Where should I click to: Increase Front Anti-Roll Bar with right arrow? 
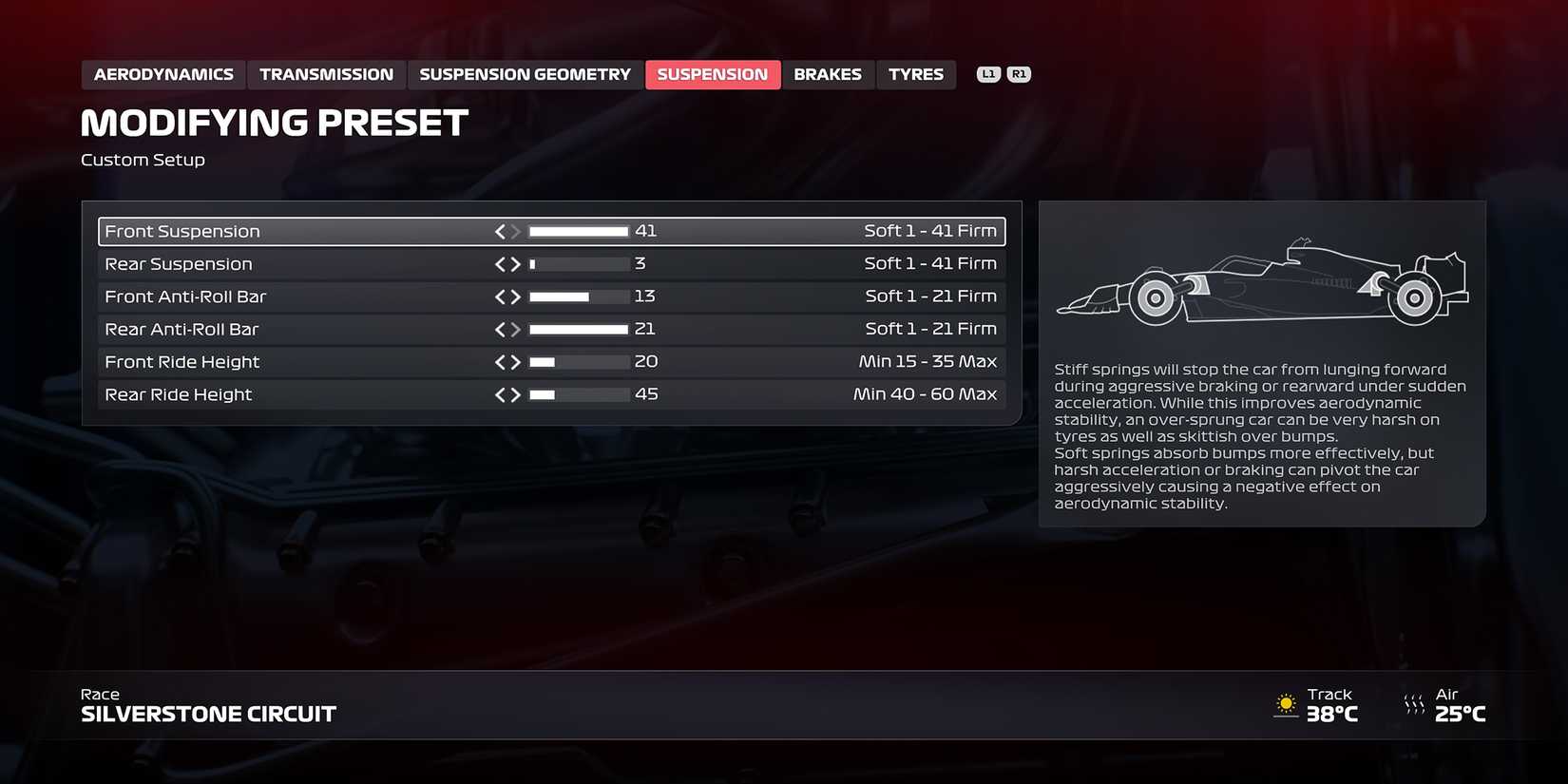516,296
